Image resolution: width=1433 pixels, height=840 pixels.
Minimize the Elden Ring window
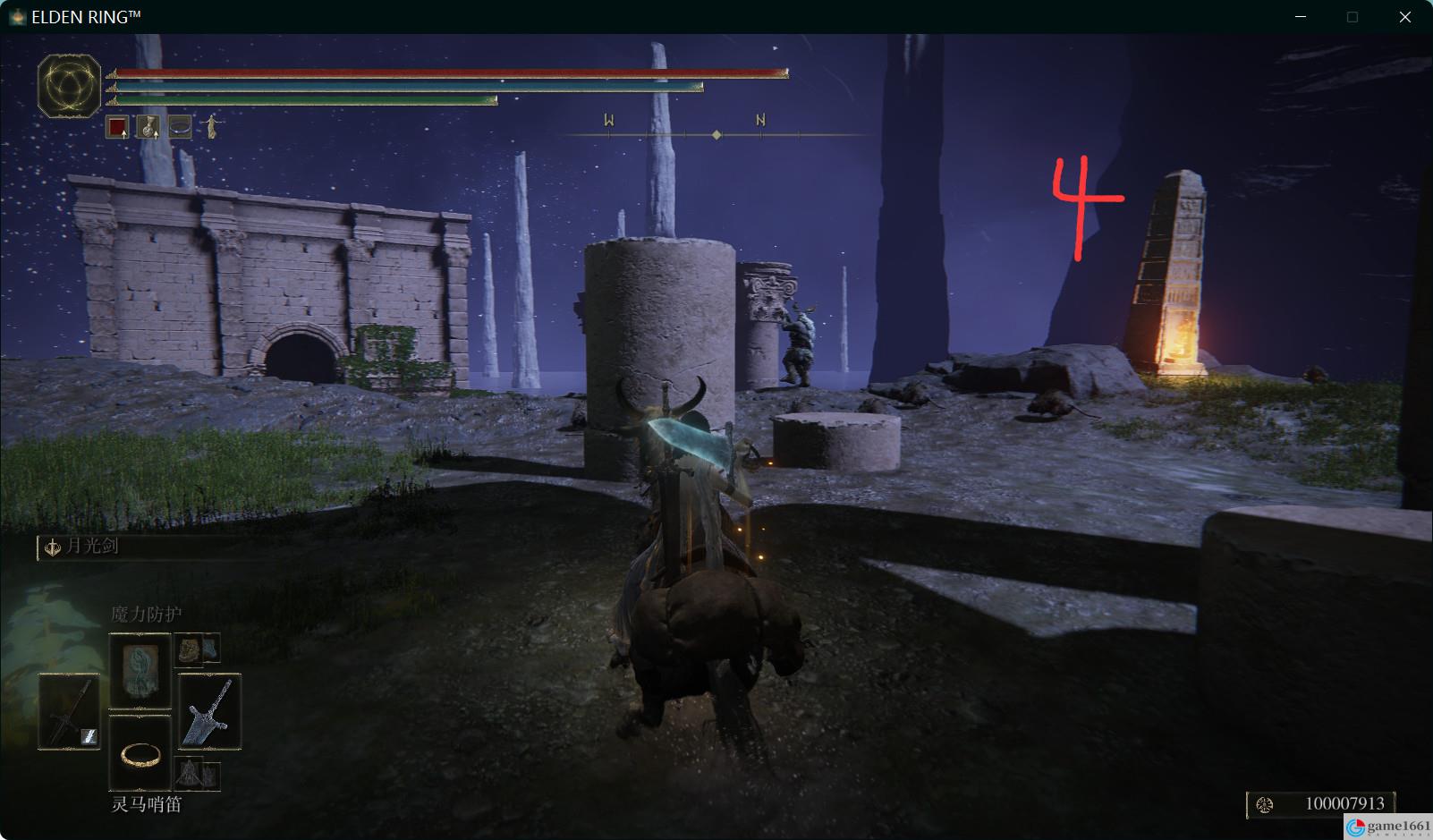tap(1301, 17)
